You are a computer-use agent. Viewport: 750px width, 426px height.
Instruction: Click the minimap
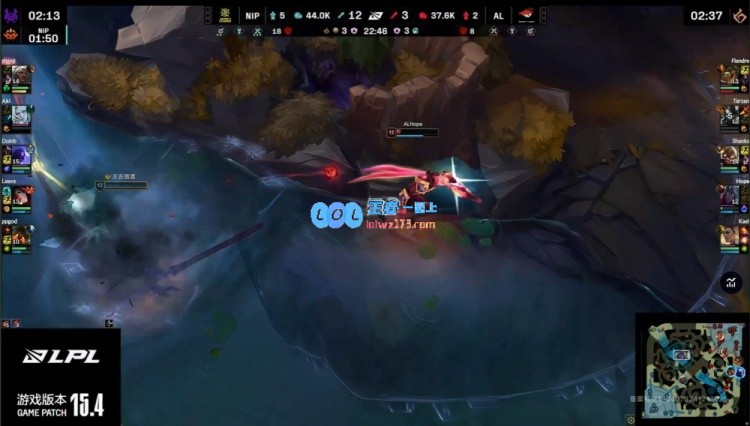click(691, 368)
